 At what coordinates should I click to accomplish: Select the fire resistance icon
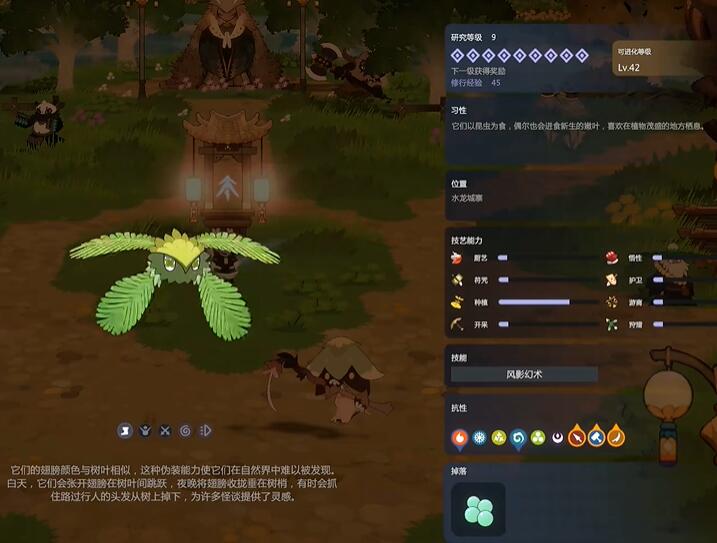click(460, 437)
